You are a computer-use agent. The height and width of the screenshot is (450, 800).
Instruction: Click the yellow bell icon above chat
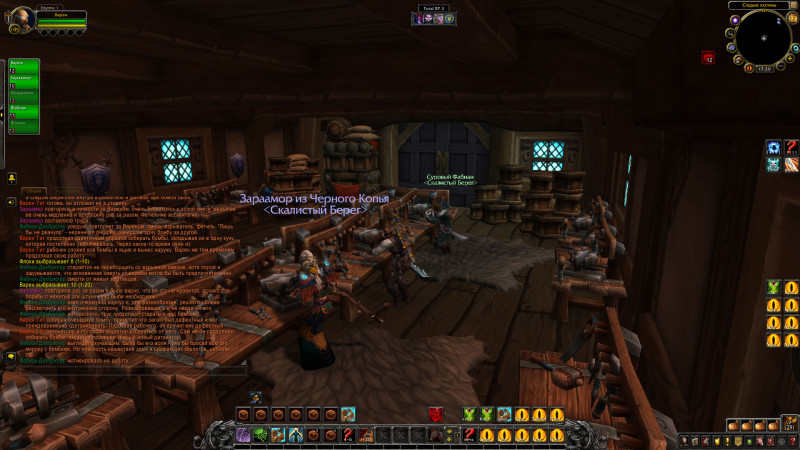[x=11, y=177]
